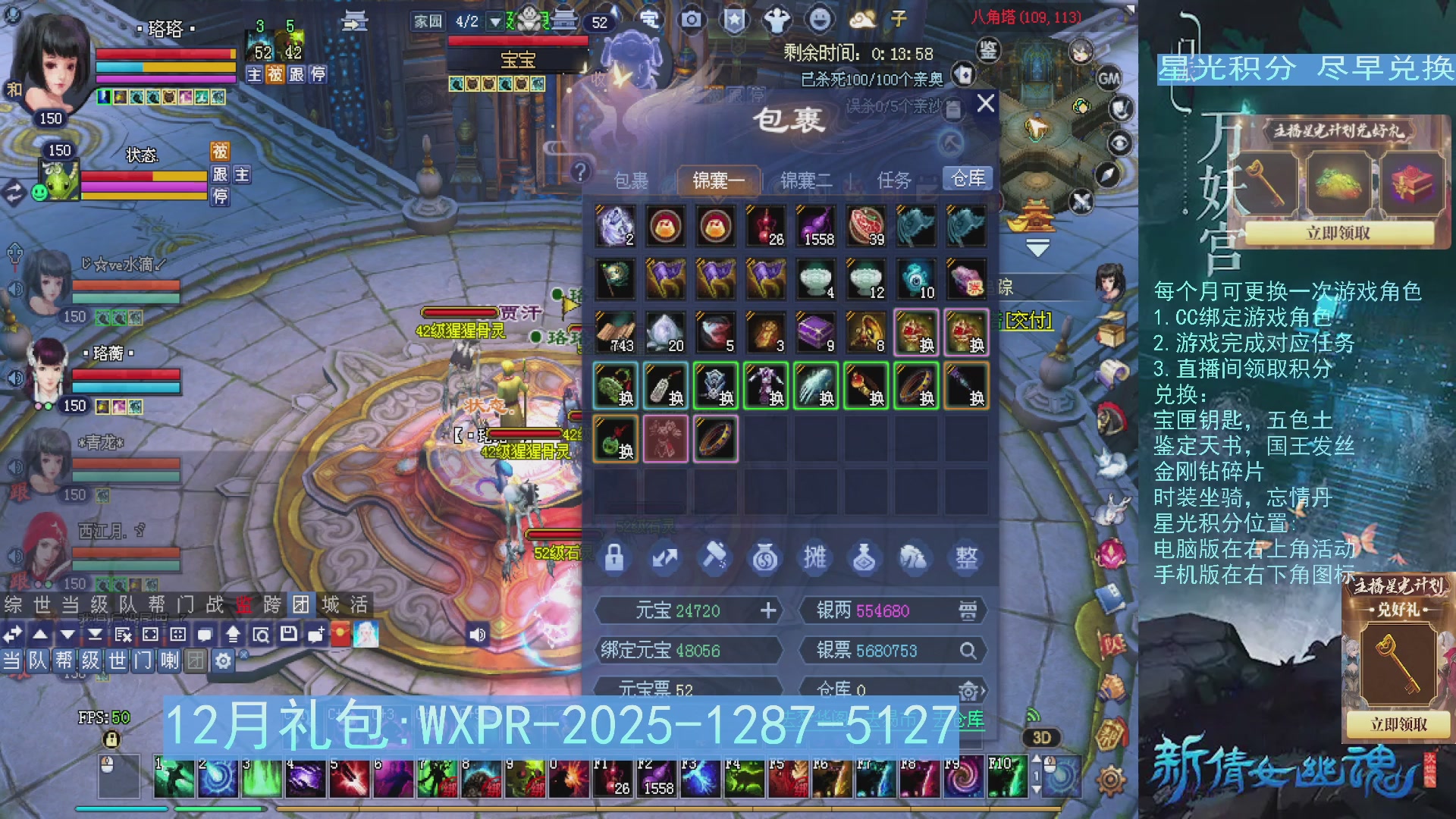Select the main 包裹 tab
Viewport: 1456px width, 819px height.
631,180
